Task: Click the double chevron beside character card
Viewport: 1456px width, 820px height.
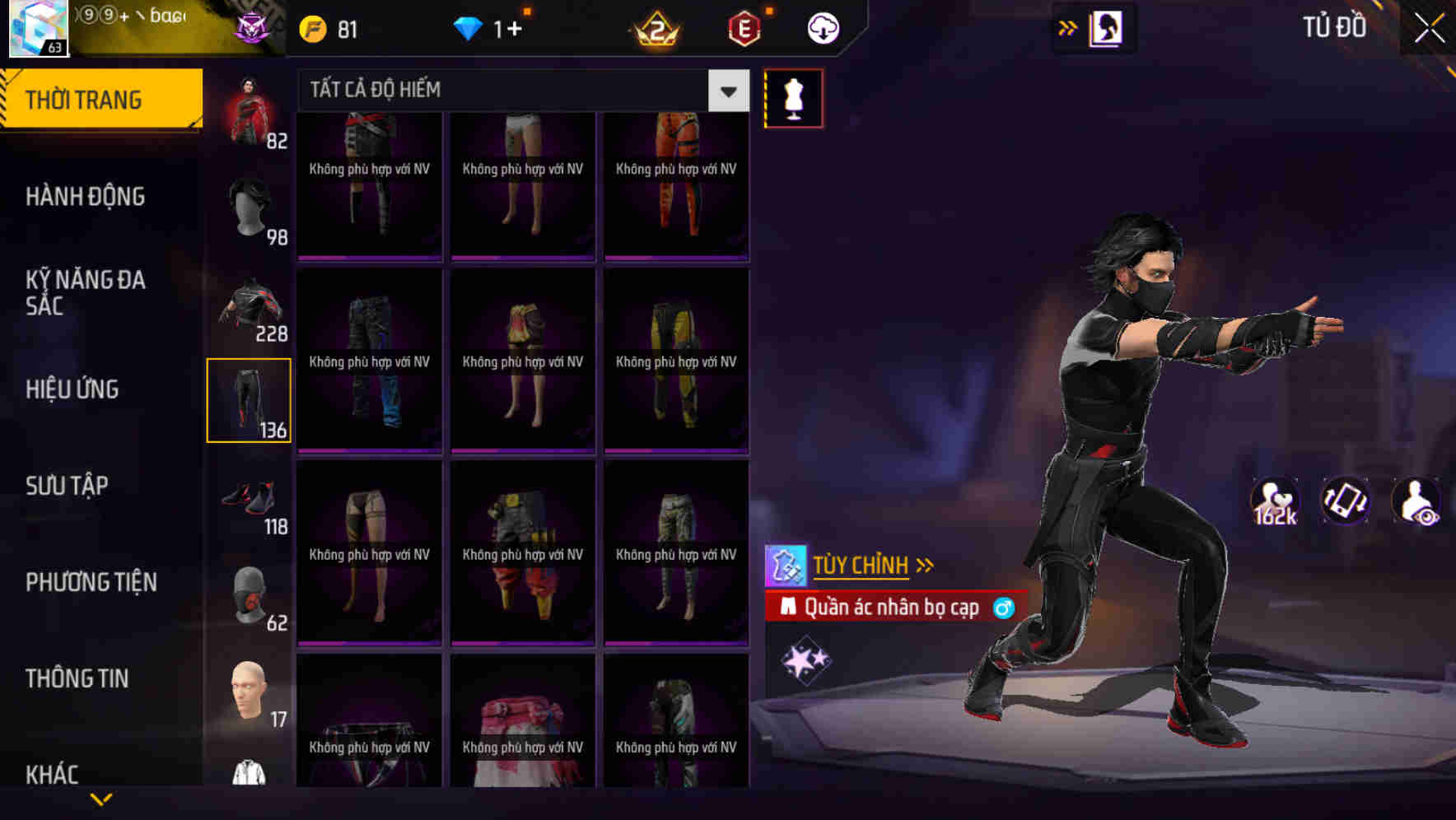Action: tap(1066, 27)
